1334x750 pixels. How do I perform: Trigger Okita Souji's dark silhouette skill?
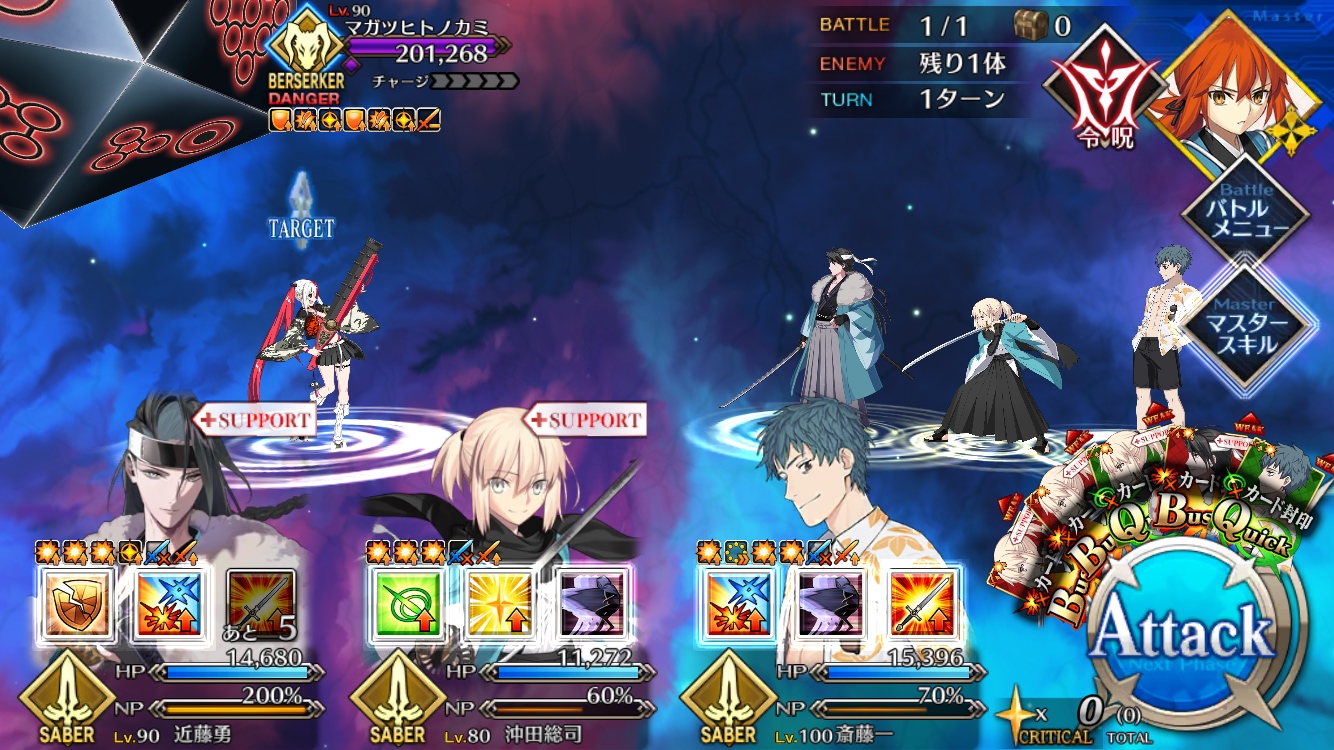pyautogui.click(x=590, y=602)
